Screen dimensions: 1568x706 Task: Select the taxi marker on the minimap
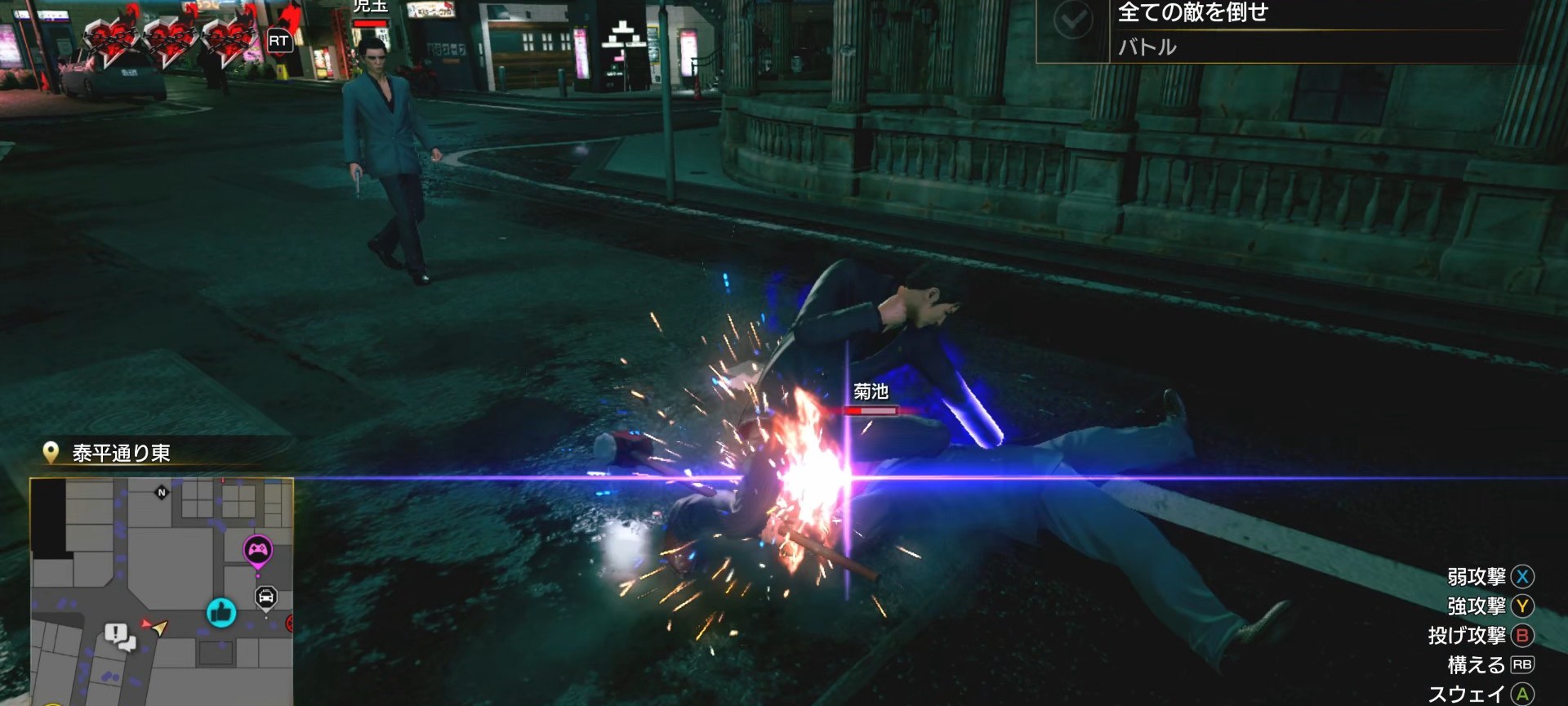click(x=266, y=597)
